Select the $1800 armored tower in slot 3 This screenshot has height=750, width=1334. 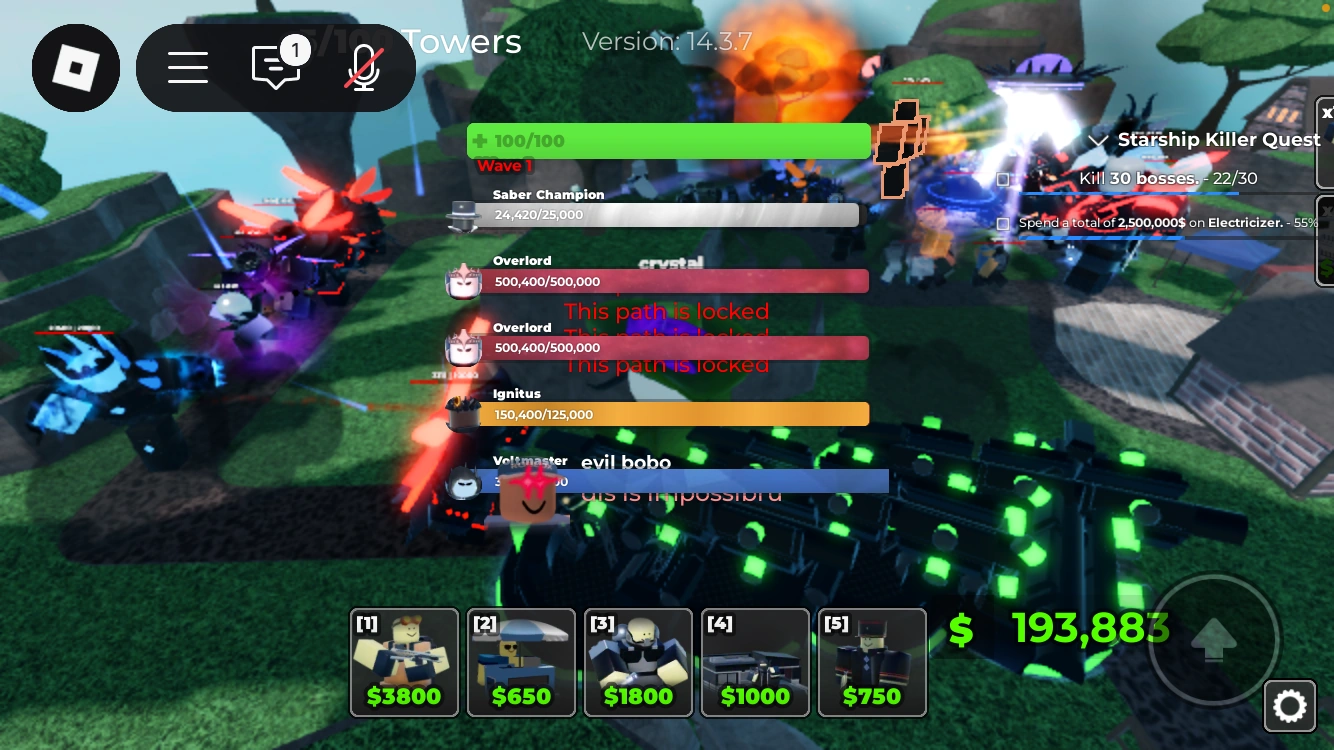(x=638, y=662)
